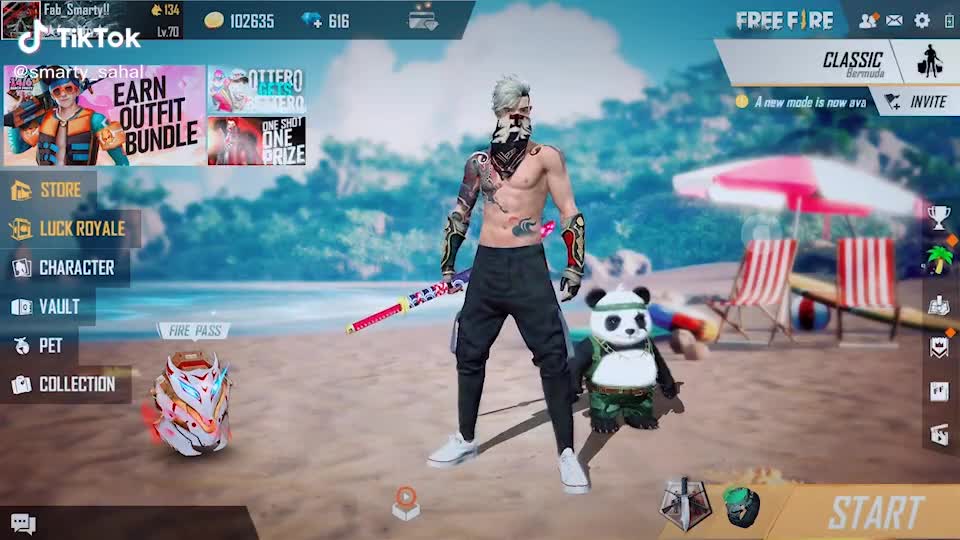Image resolution: width=960 pixels, height=540 pixels.
Task: Invite a friend to the squad
Action: (916, 101)
